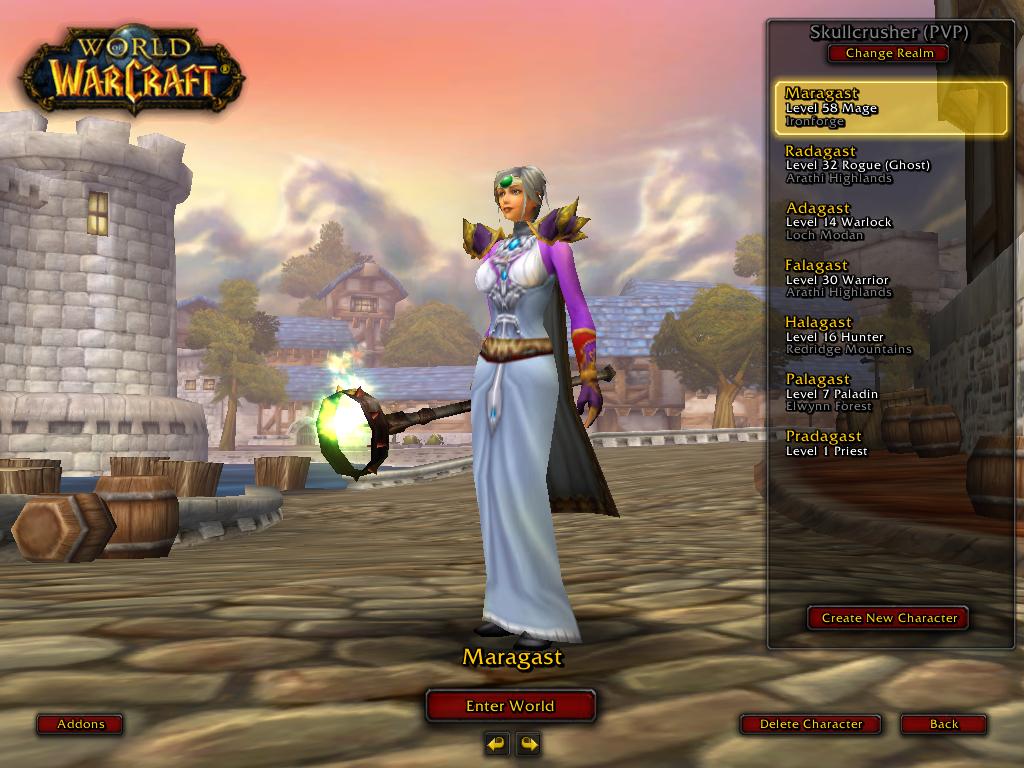Select Maragast the Level 58 Mage

pyautogui.click(x=890, y=108)
